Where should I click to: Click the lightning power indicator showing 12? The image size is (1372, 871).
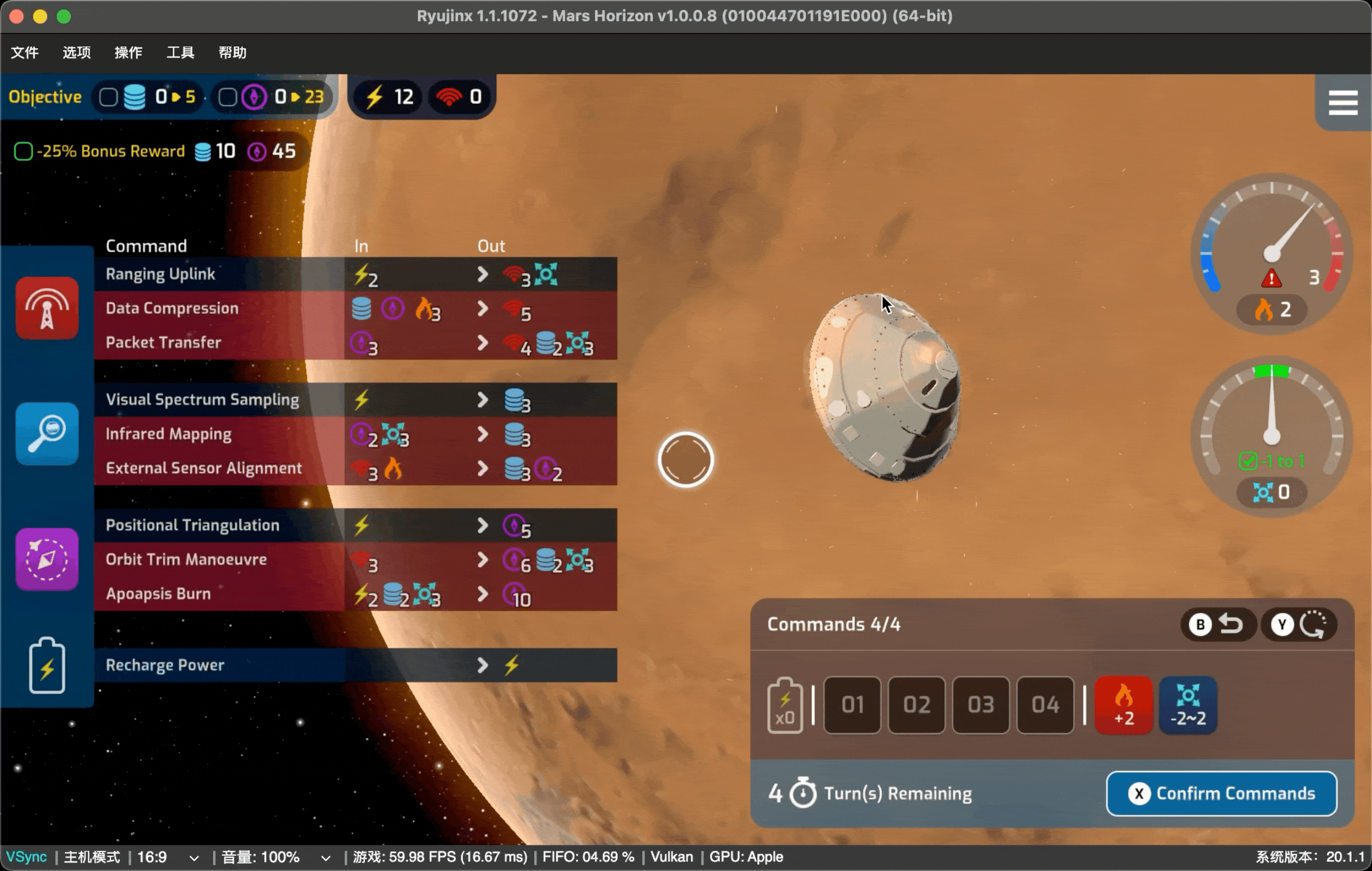pyautogui.click(x=387, y=97)
